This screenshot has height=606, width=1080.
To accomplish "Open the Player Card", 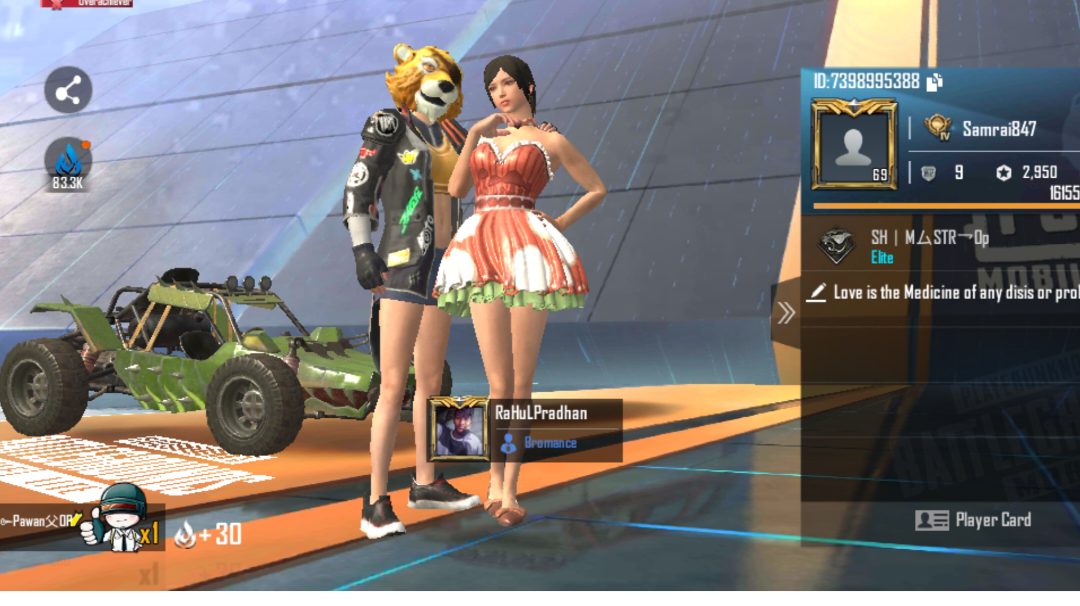I will [973, 520].
